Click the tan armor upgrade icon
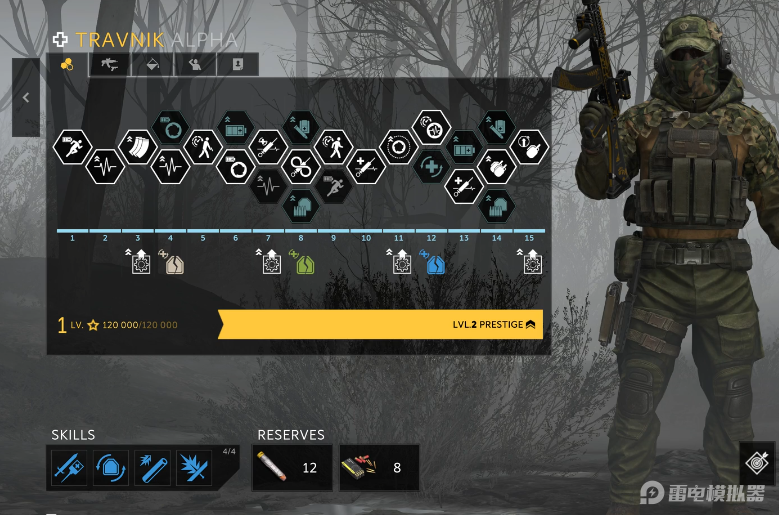The image size is (779, 515). point(174,264)
